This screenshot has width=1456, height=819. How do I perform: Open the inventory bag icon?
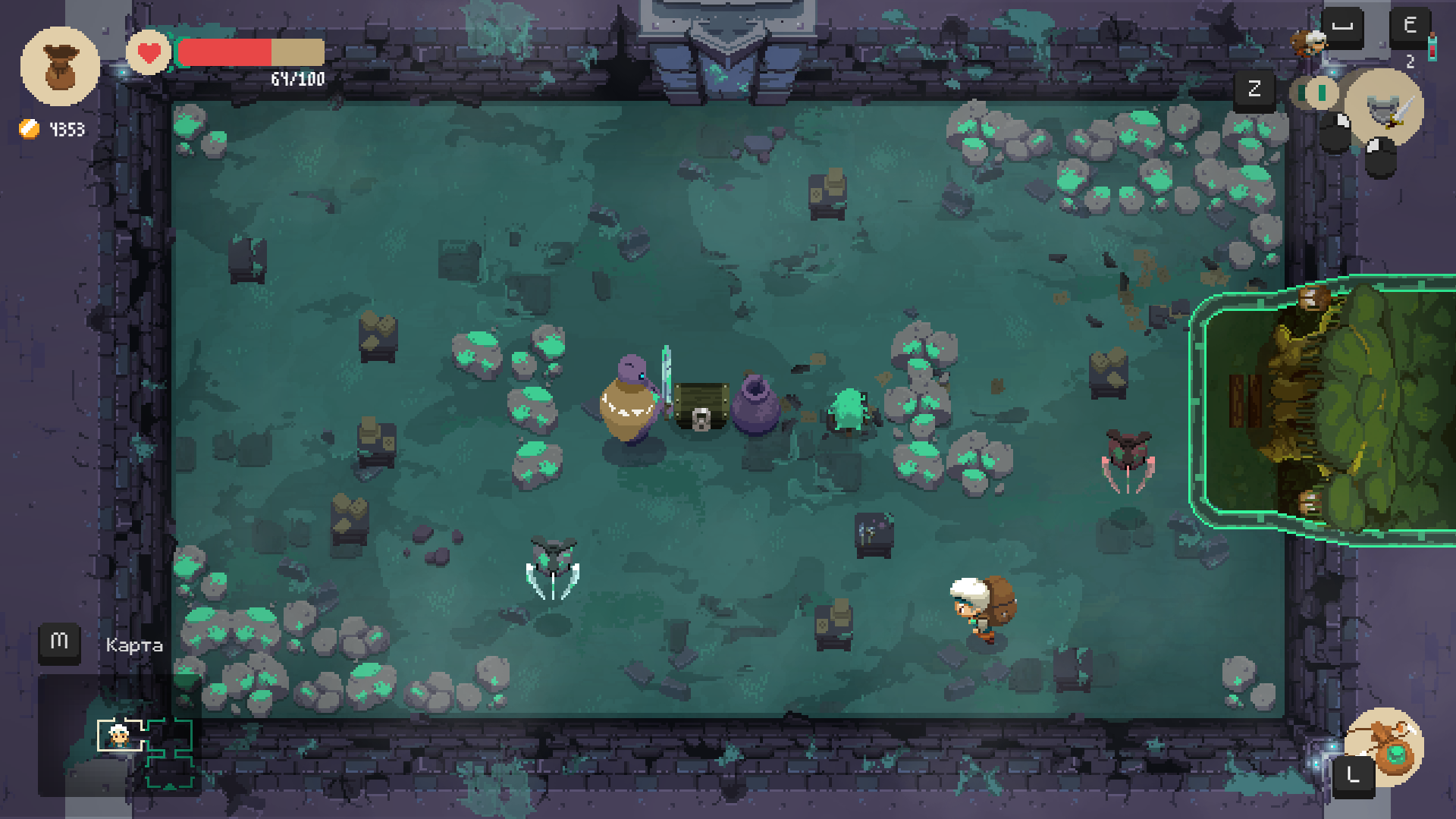point(60,66)
